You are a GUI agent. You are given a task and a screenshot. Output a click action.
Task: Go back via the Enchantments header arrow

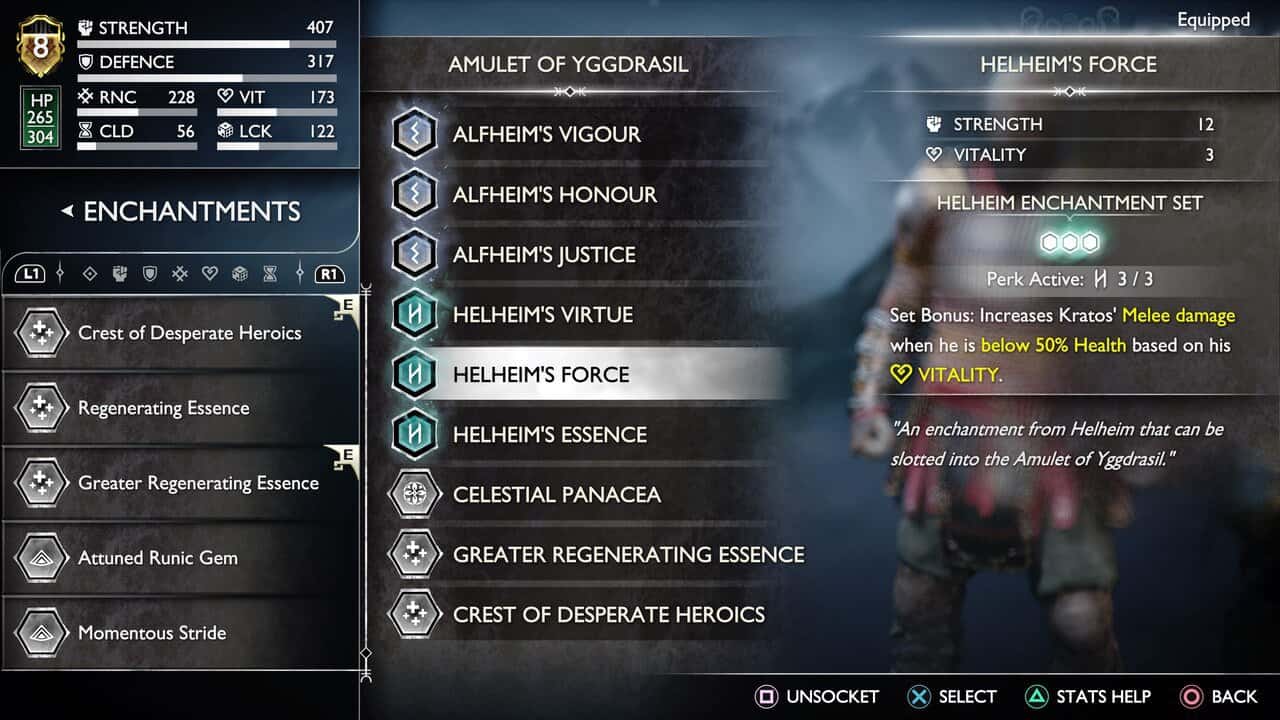click(x=68, y=211)
